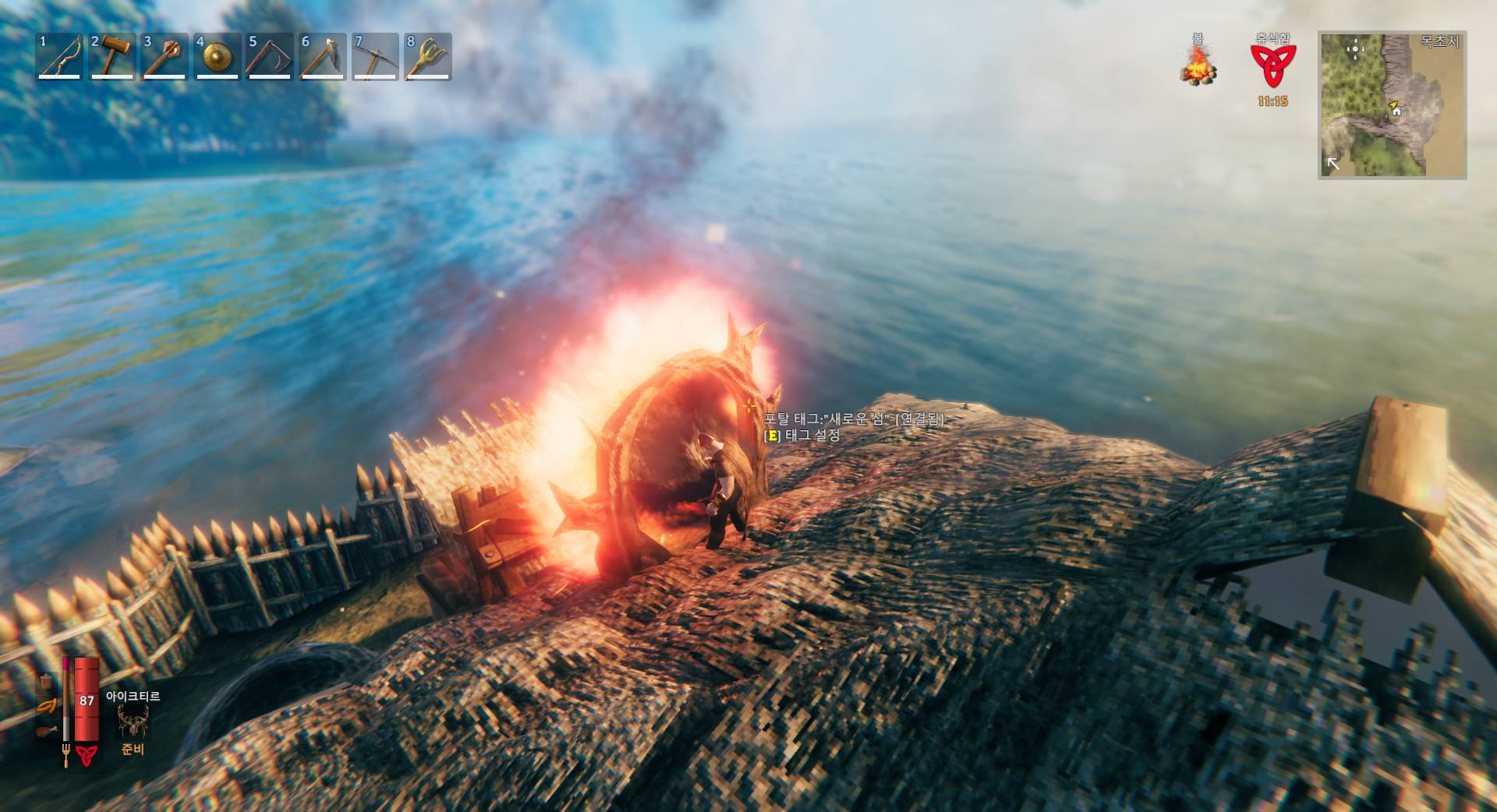
Task: Select the bow in hotbar slot 1
Action: click(x=60, y=56)
